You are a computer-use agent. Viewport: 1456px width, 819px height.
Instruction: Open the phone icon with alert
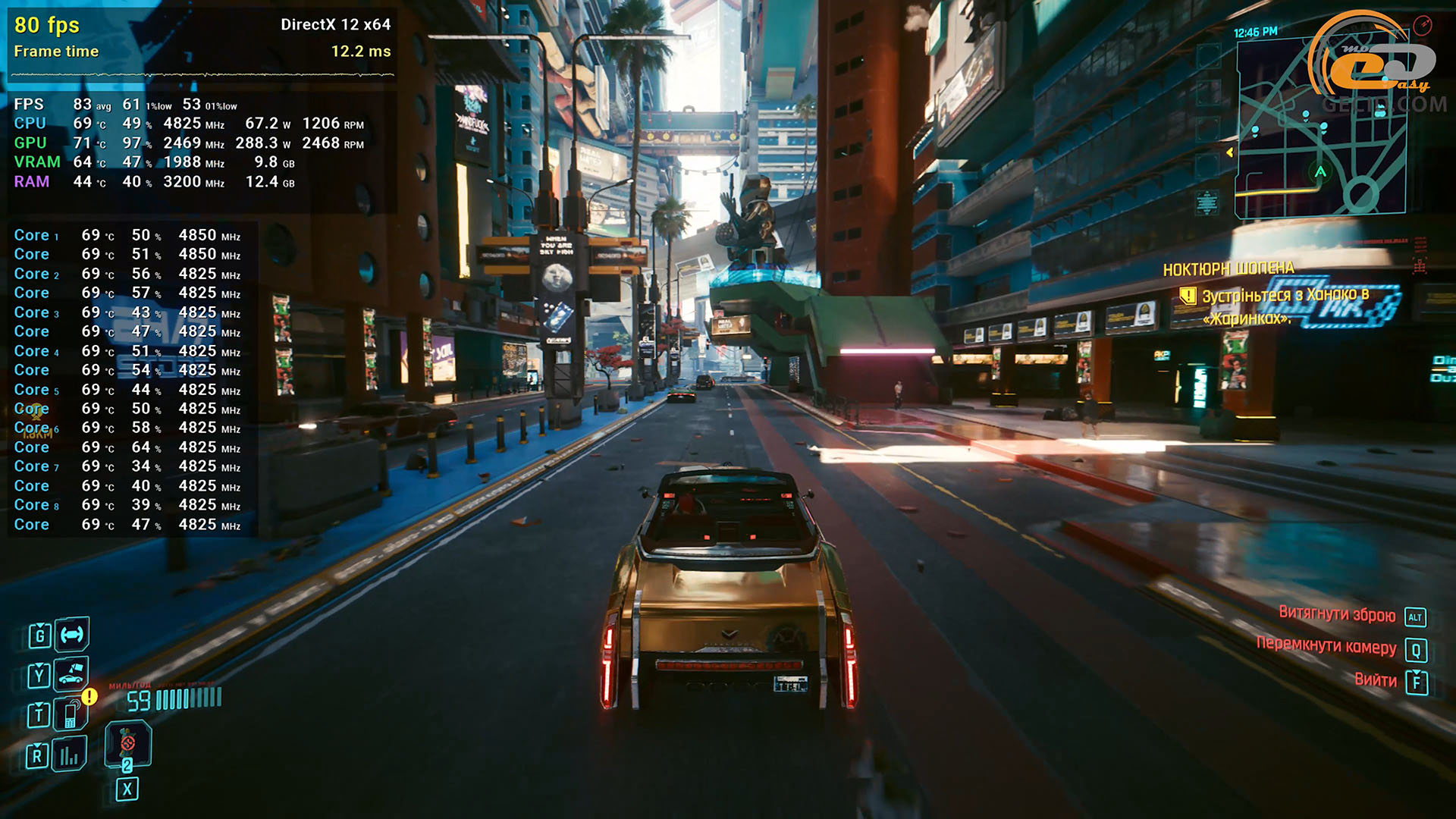71,714
